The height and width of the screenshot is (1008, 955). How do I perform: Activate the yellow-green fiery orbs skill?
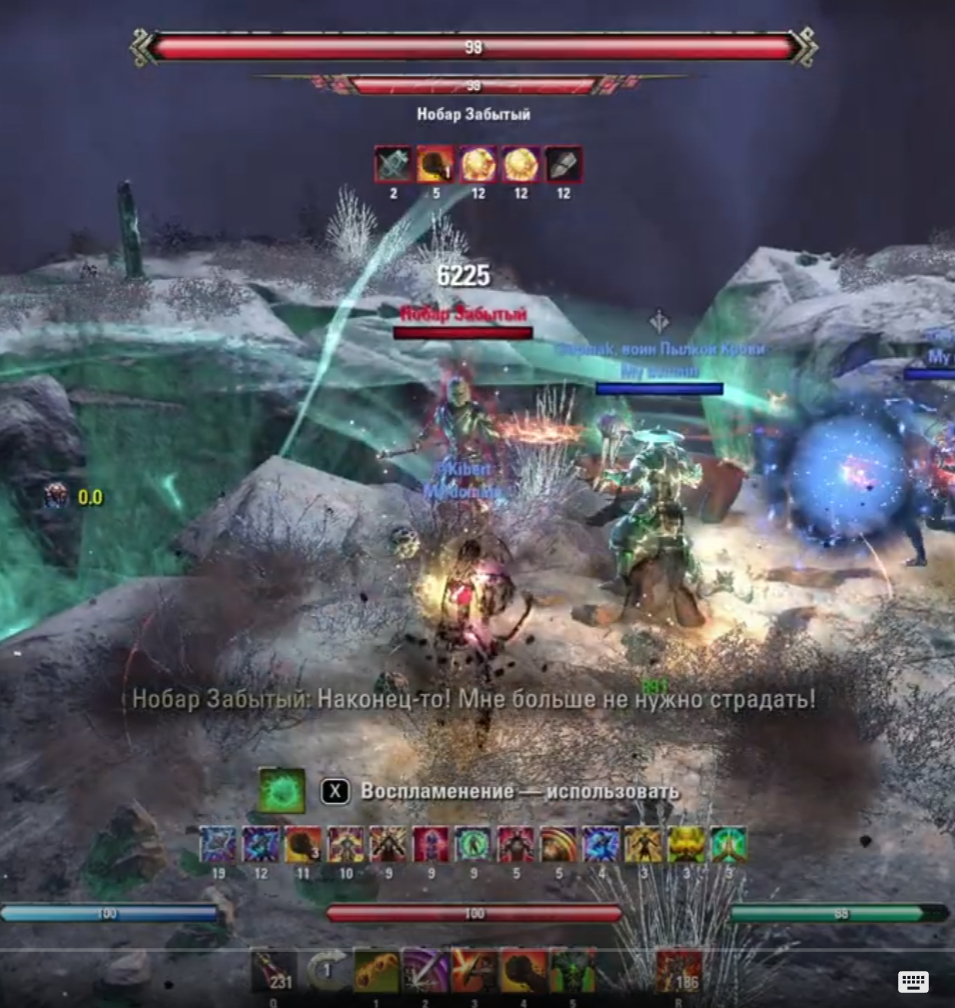point(376,971)
